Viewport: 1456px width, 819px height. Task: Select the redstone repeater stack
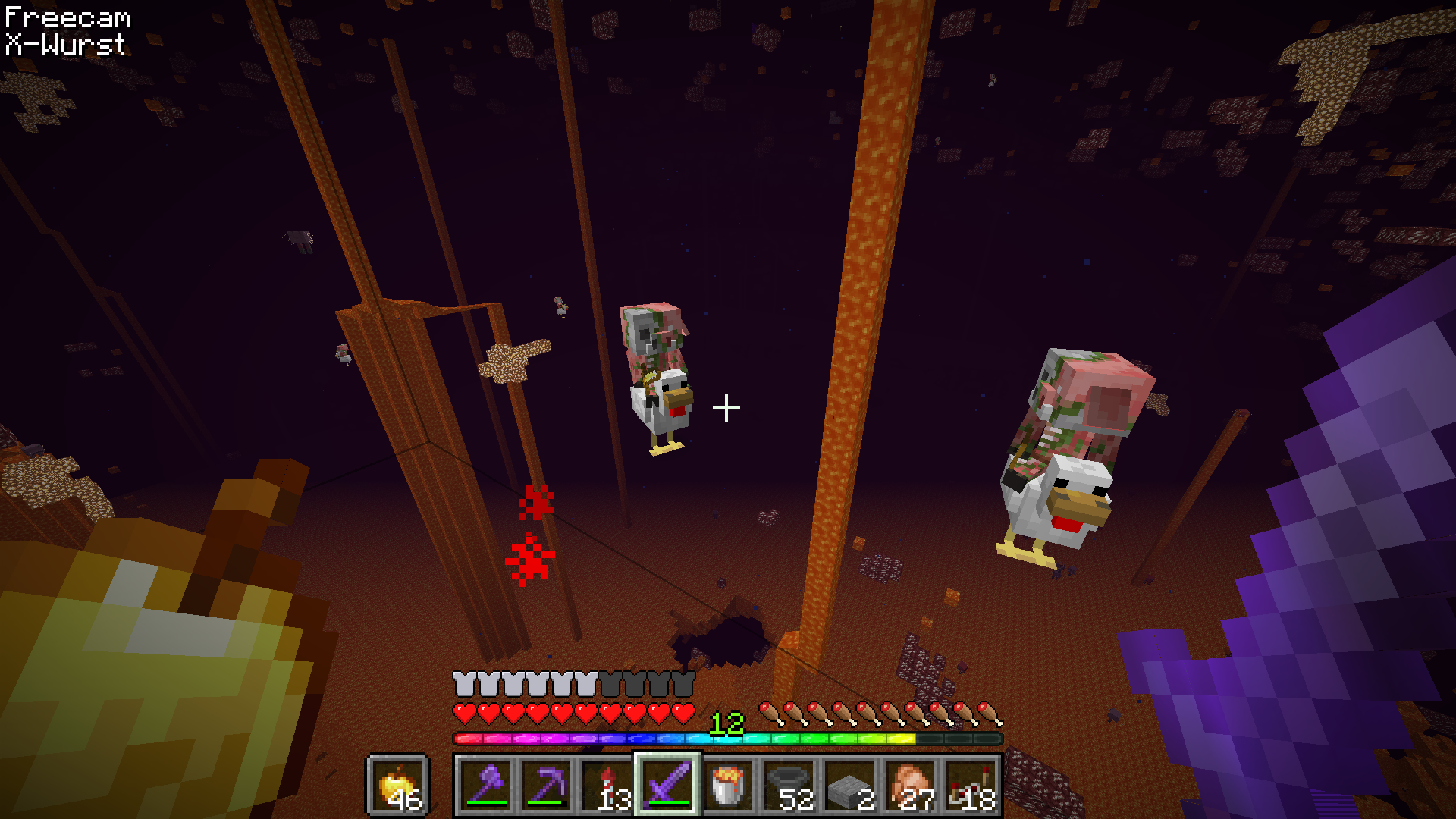pyautogui.click(x=971, y=784)
